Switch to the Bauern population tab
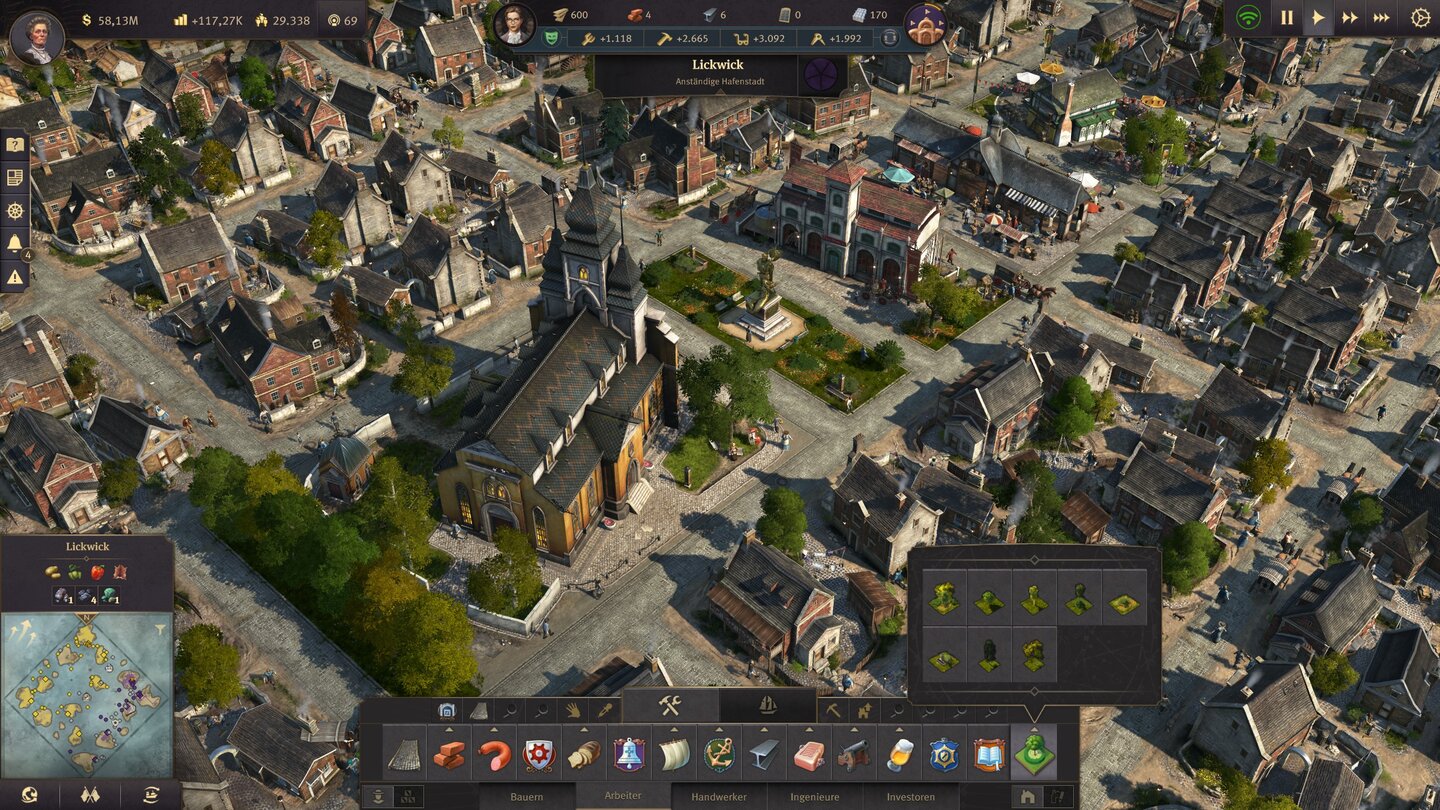This screenshot has width=1440, height=810. click(x=527, y=797)
